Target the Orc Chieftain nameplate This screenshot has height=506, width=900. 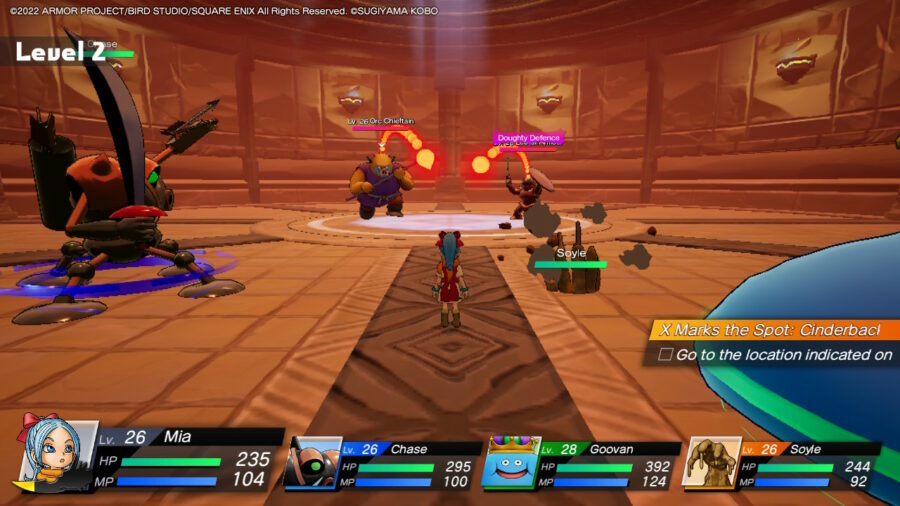[381, 121]
